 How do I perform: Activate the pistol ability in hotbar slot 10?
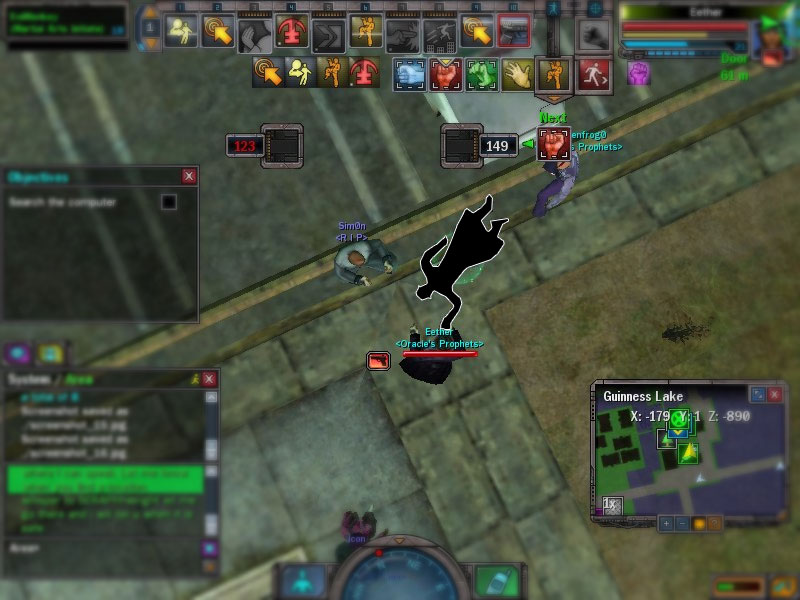(514, 32)
